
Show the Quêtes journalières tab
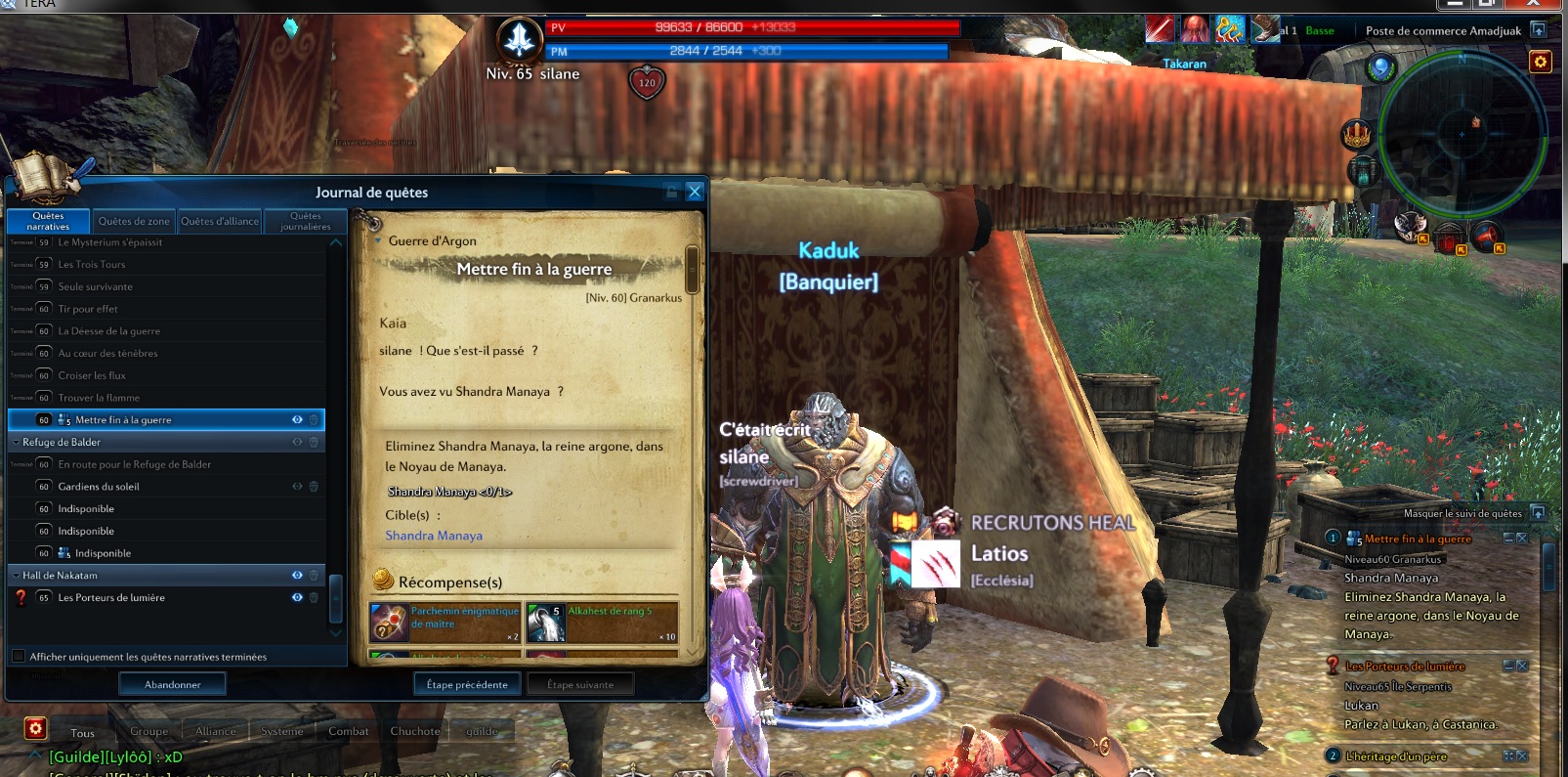[305, 222]
